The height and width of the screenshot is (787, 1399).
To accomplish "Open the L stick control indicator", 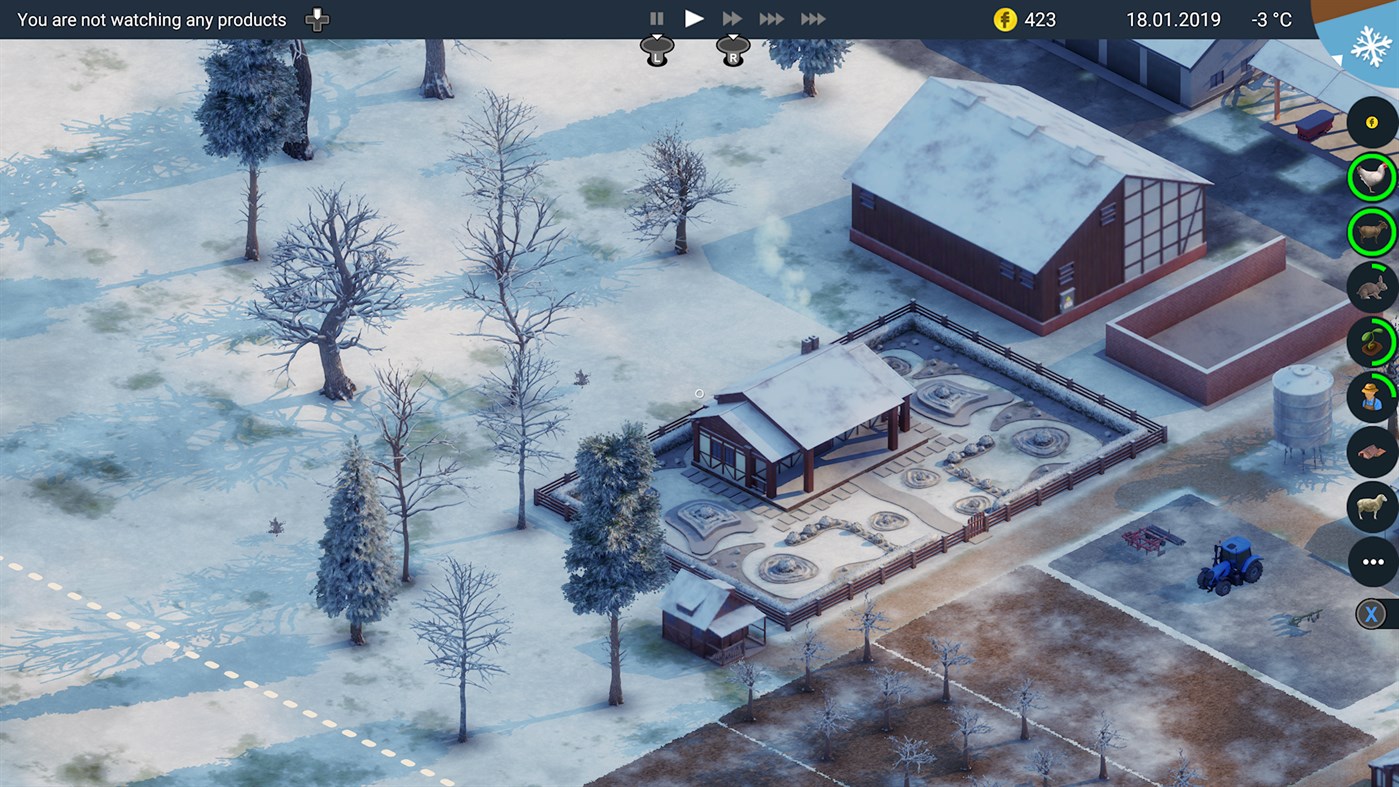I will pos(656,47).
